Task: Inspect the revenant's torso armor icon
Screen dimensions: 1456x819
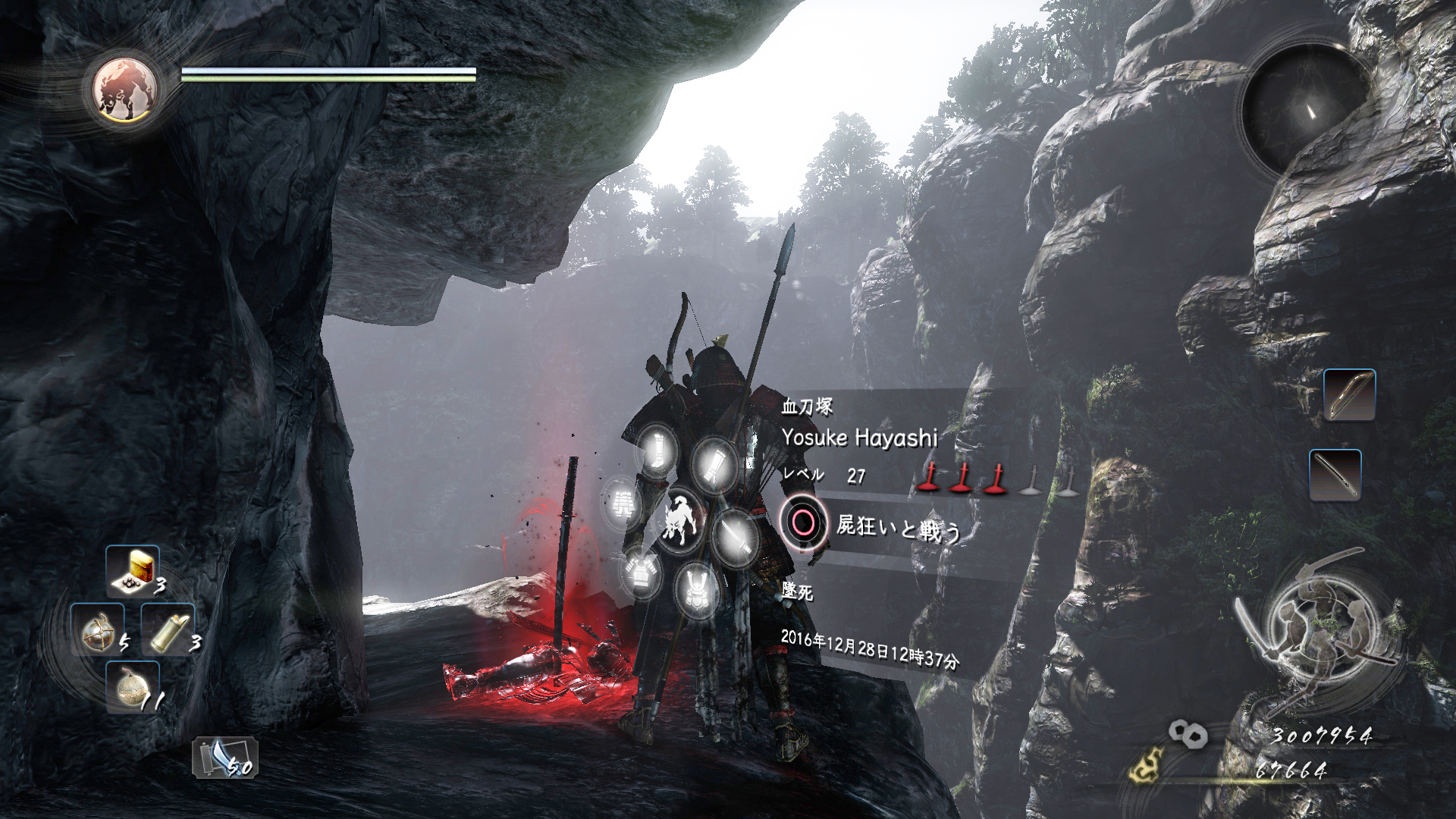Action: point(641,571)
